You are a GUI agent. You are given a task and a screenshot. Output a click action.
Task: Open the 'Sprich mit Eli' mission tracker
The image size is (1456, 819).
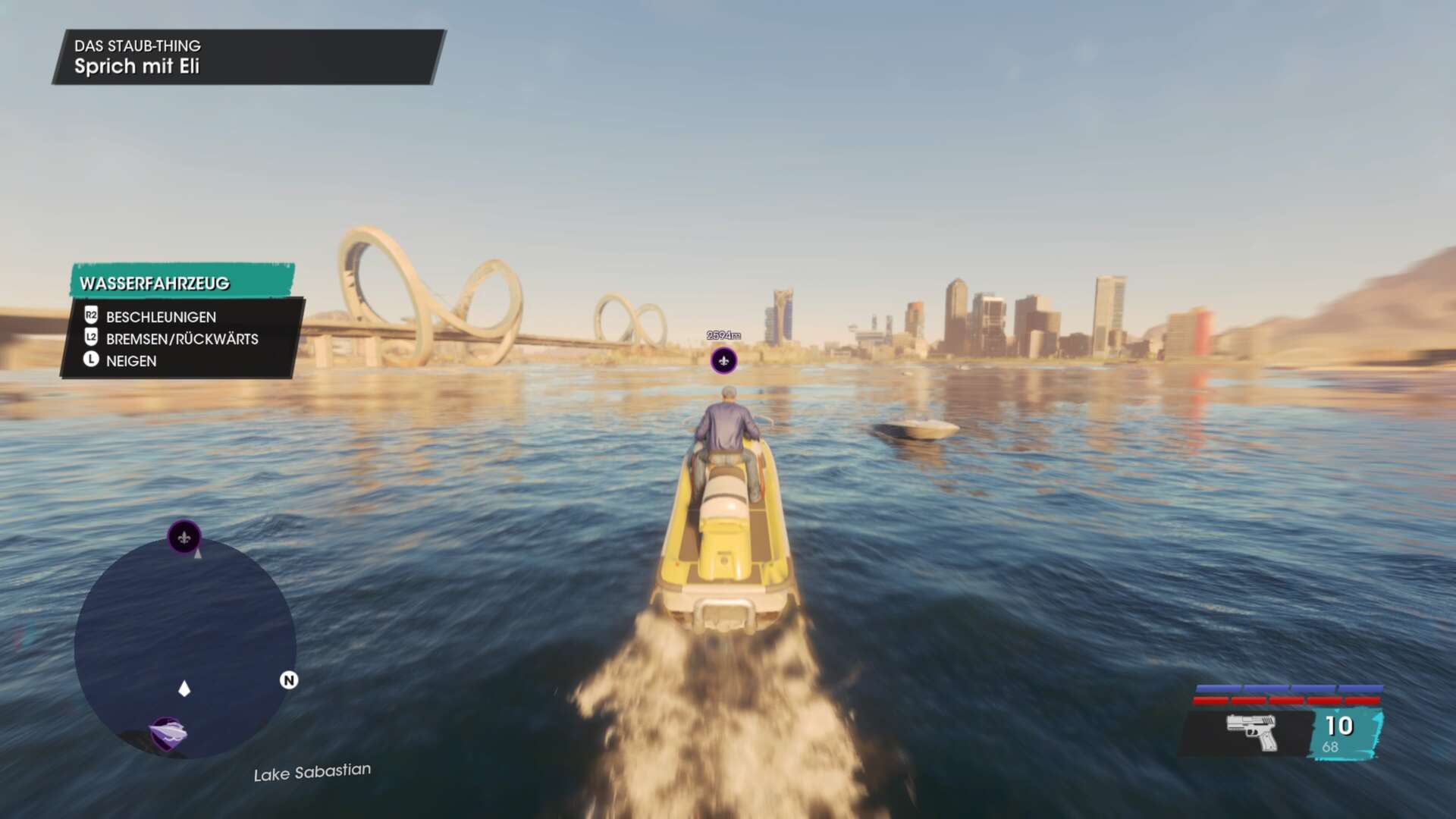tap(248, 57)
